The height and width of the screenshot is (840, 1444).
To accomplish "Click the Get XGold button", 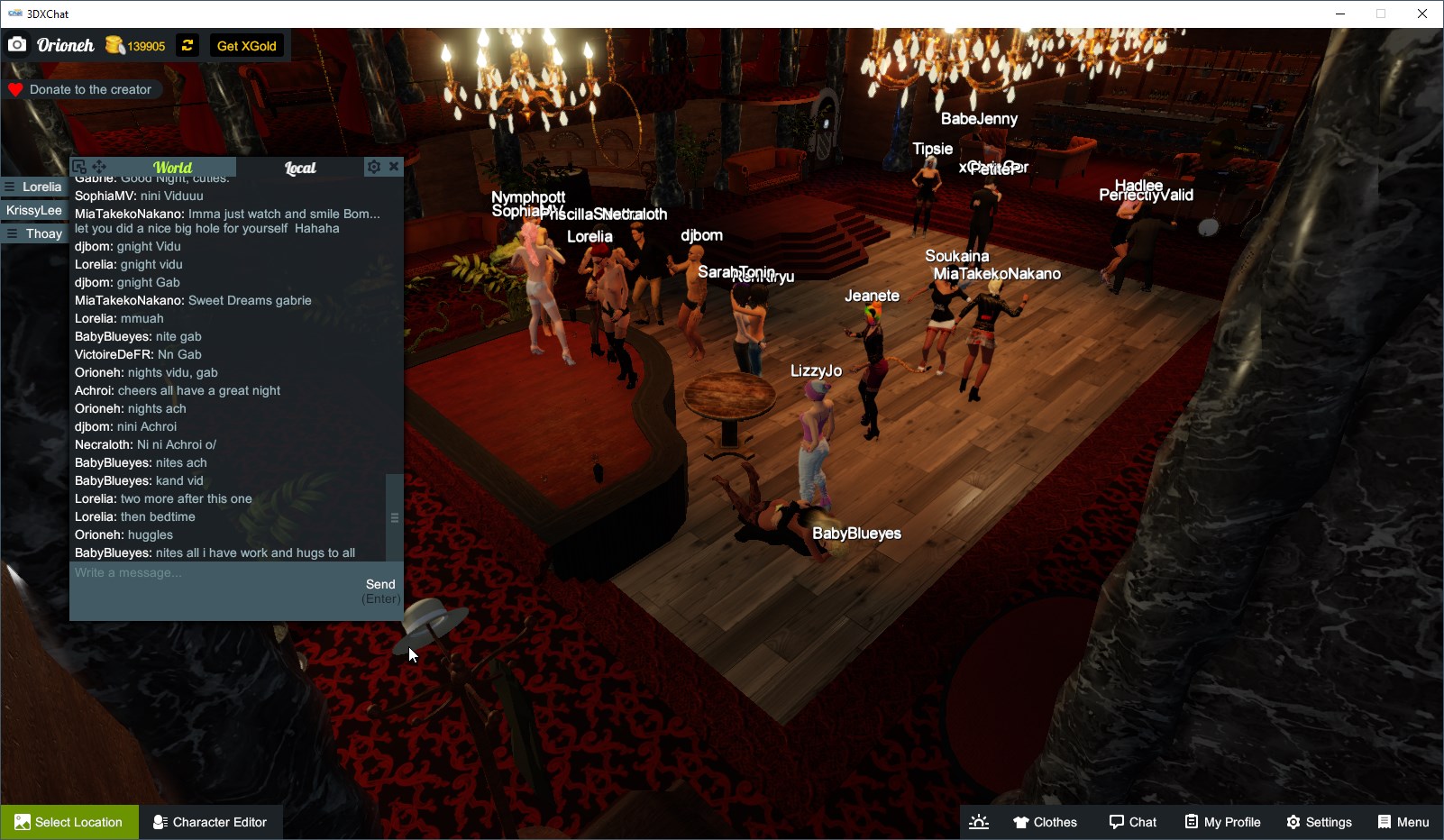I will click(247, 45).
